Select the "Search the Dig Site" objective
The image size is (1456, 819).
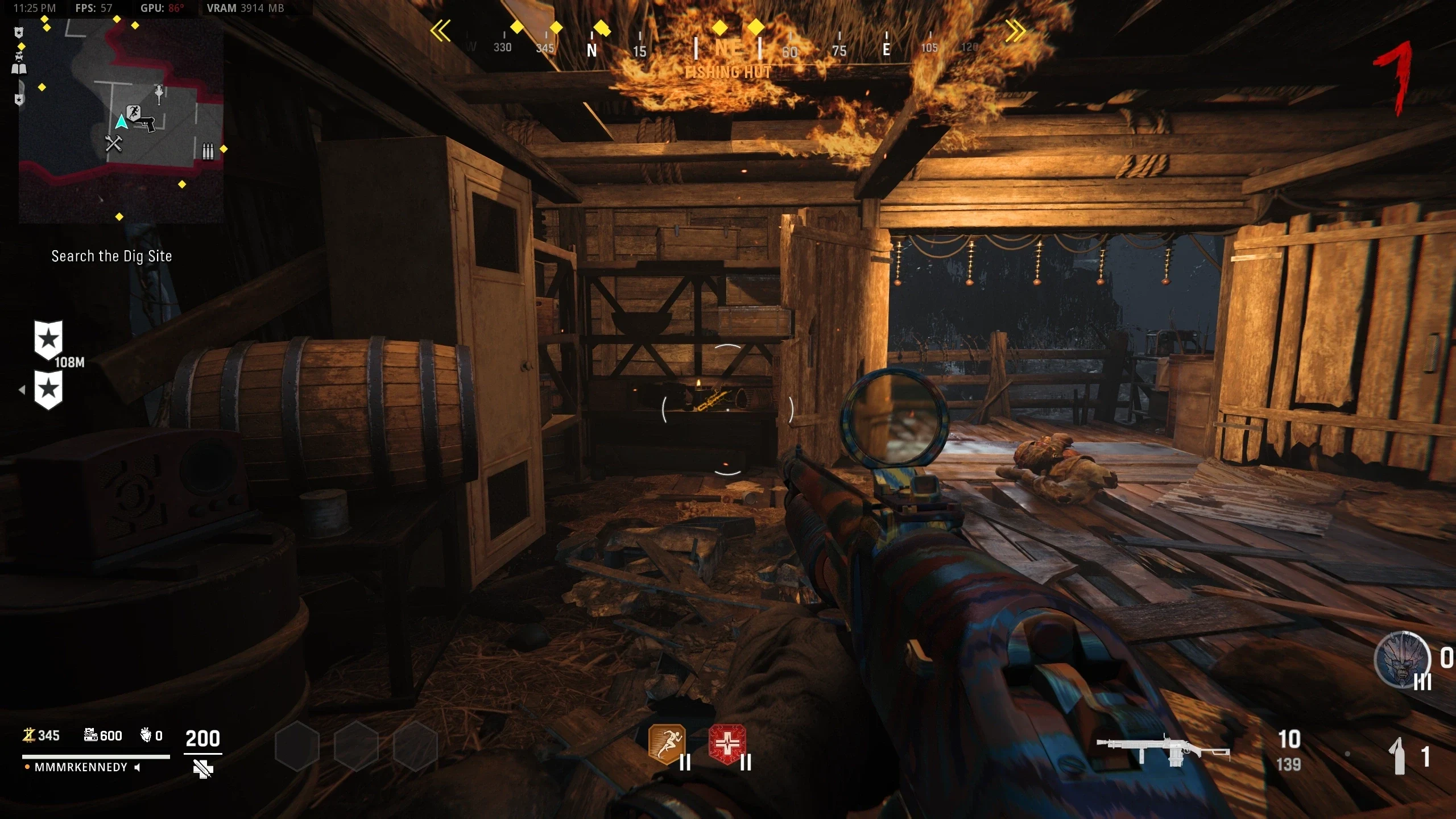pos(111,257)
